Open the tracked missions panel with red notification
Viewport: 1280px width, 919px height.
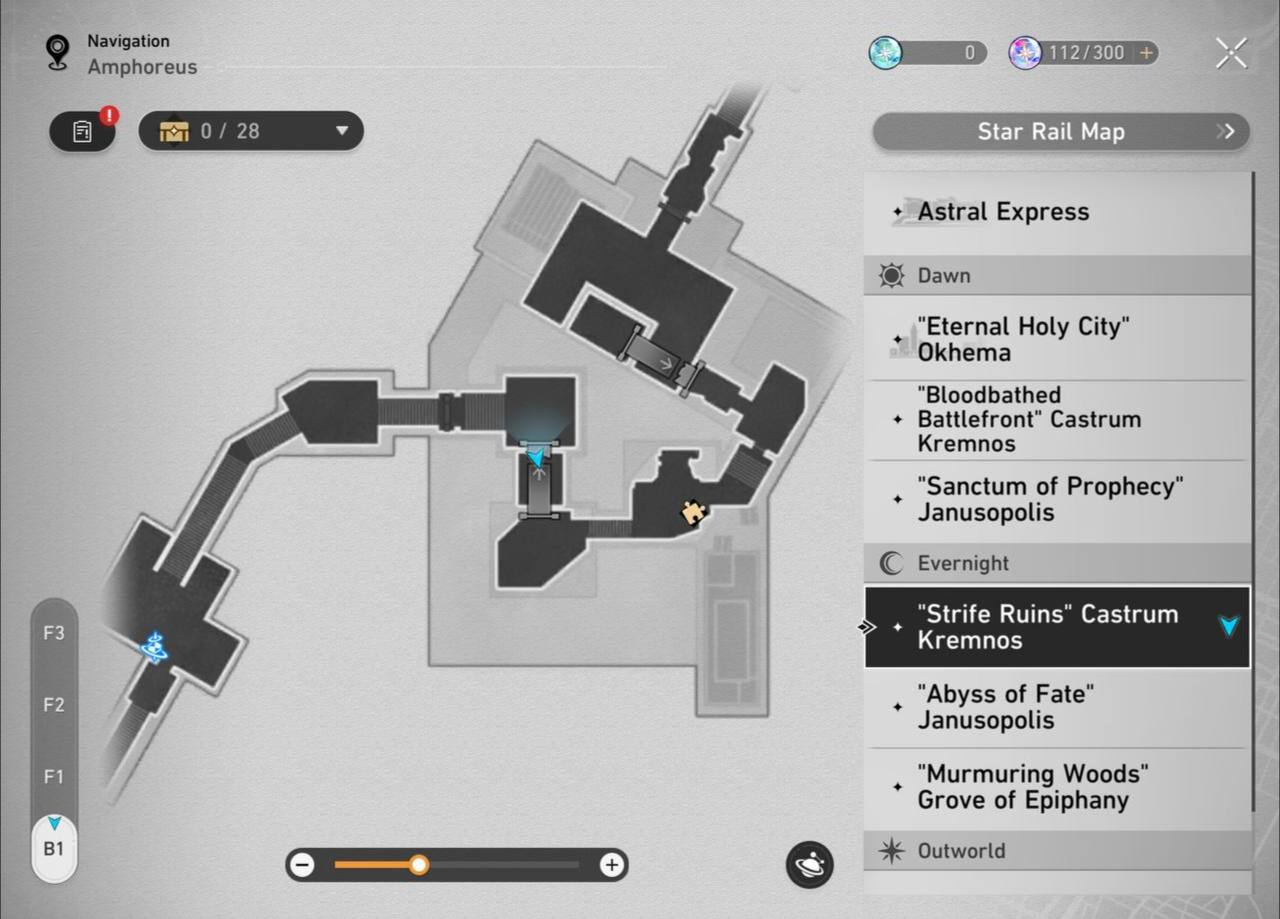coord(82,131)
